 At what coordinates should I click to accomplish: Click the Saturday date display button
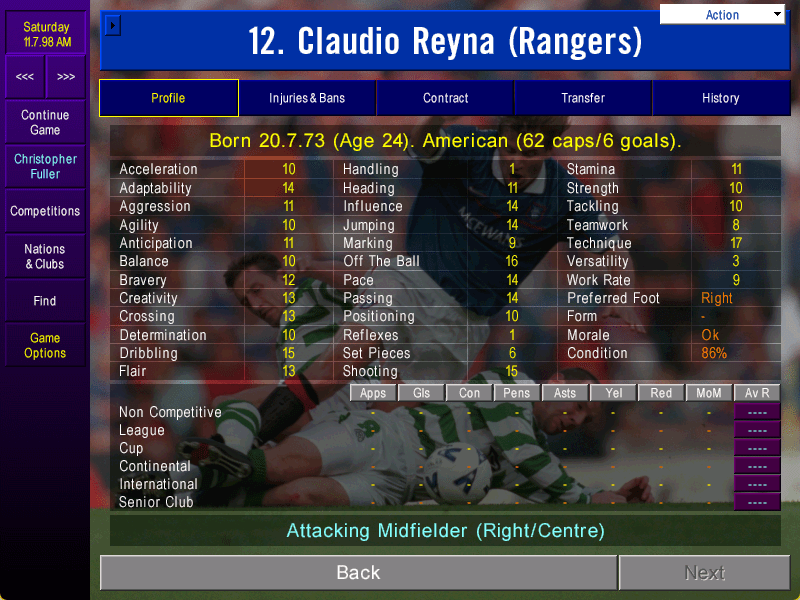[x=46, y=34]
